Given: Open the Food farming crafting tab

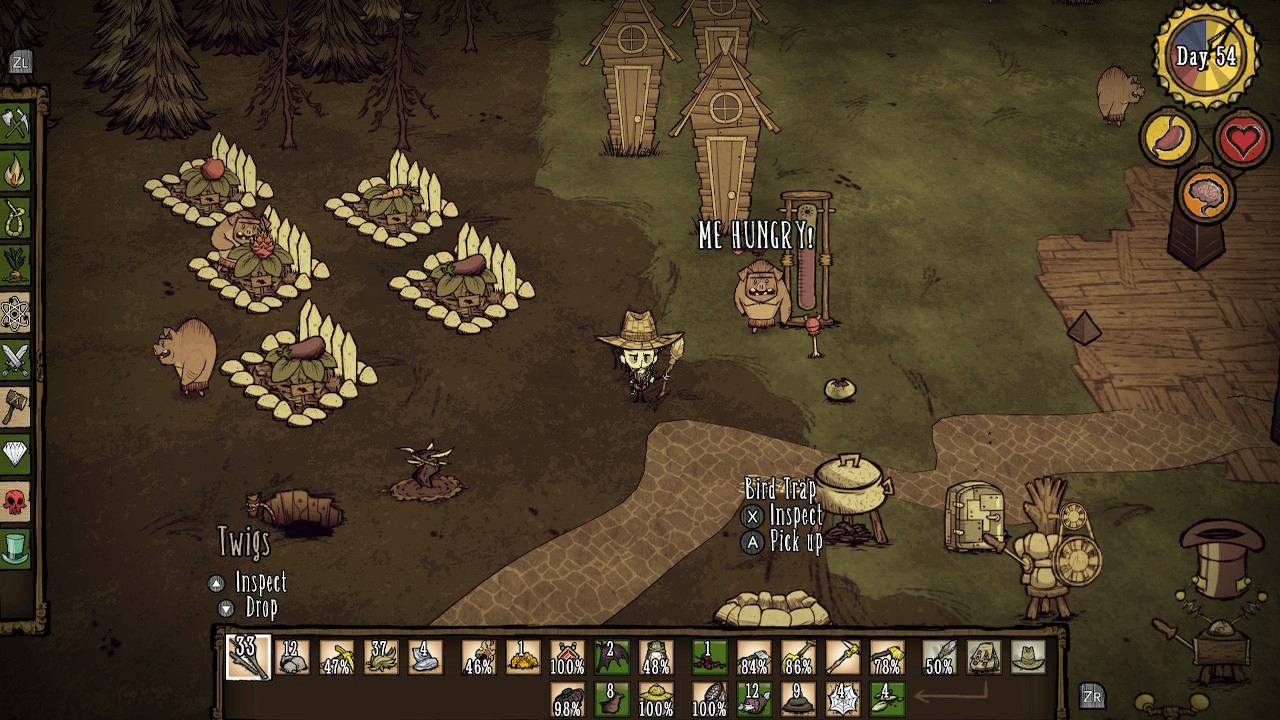Looking at the screenshot, I should point(16,266).
